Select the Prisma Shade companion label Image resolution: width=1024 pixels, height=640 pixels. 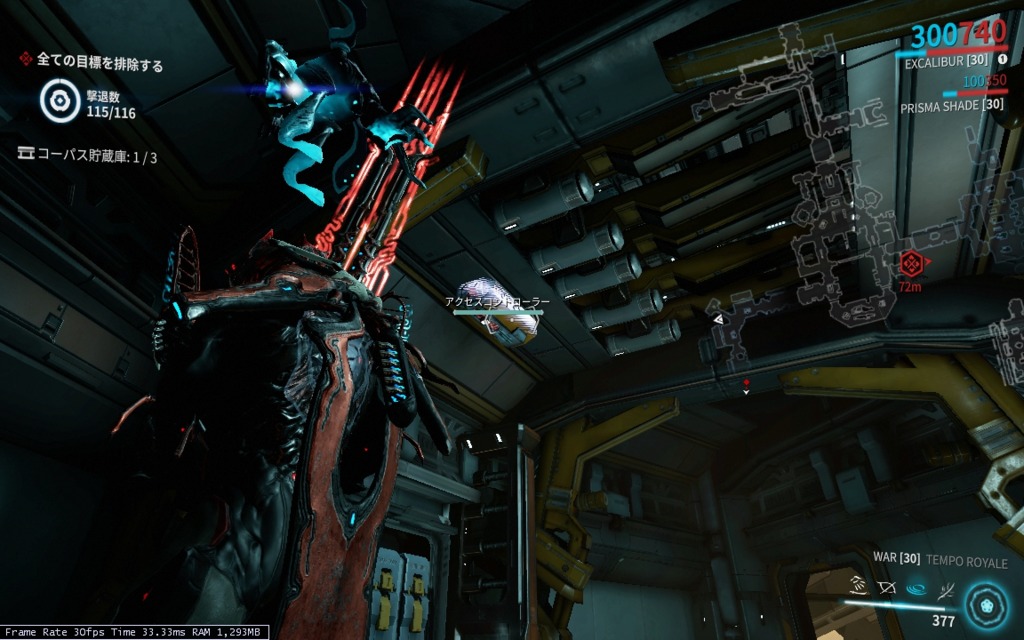(x=951, y=105)
